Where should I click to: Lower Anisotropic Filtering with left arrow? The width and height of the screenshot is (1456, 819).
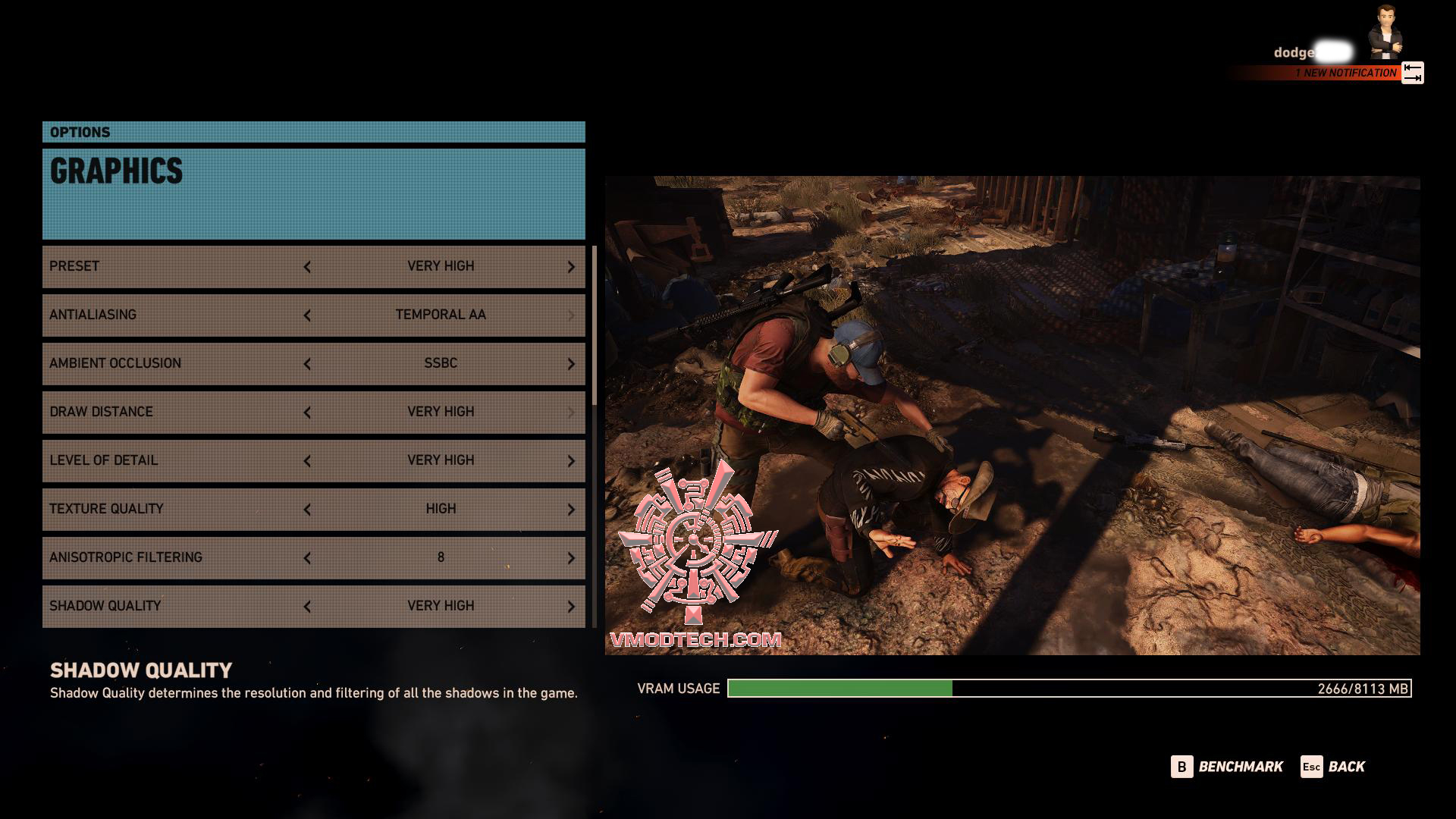pyautogui.click(x=307, y=558)
